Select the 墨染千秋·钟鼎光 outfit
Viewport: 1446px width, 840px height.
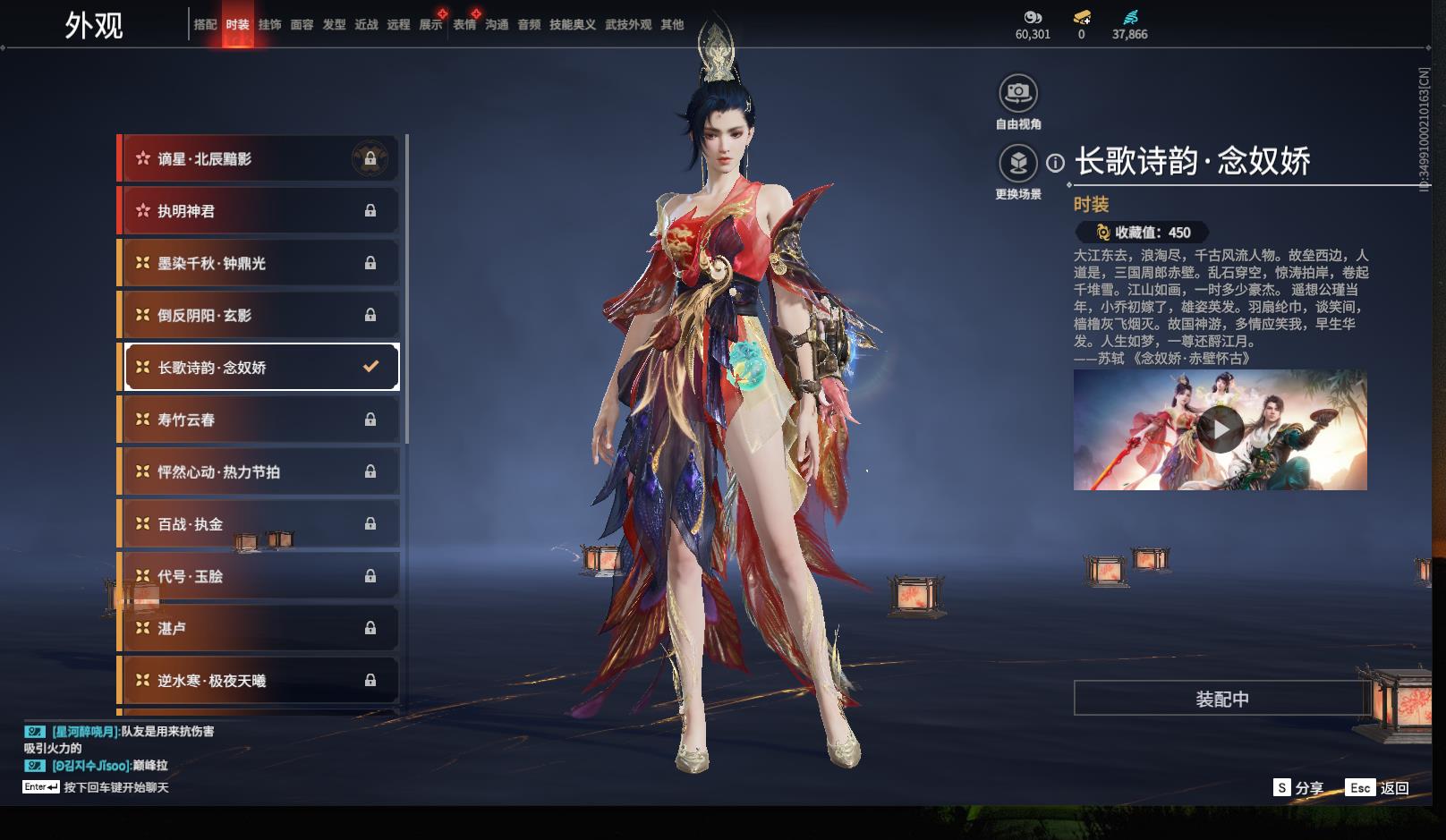click(259, 263)
